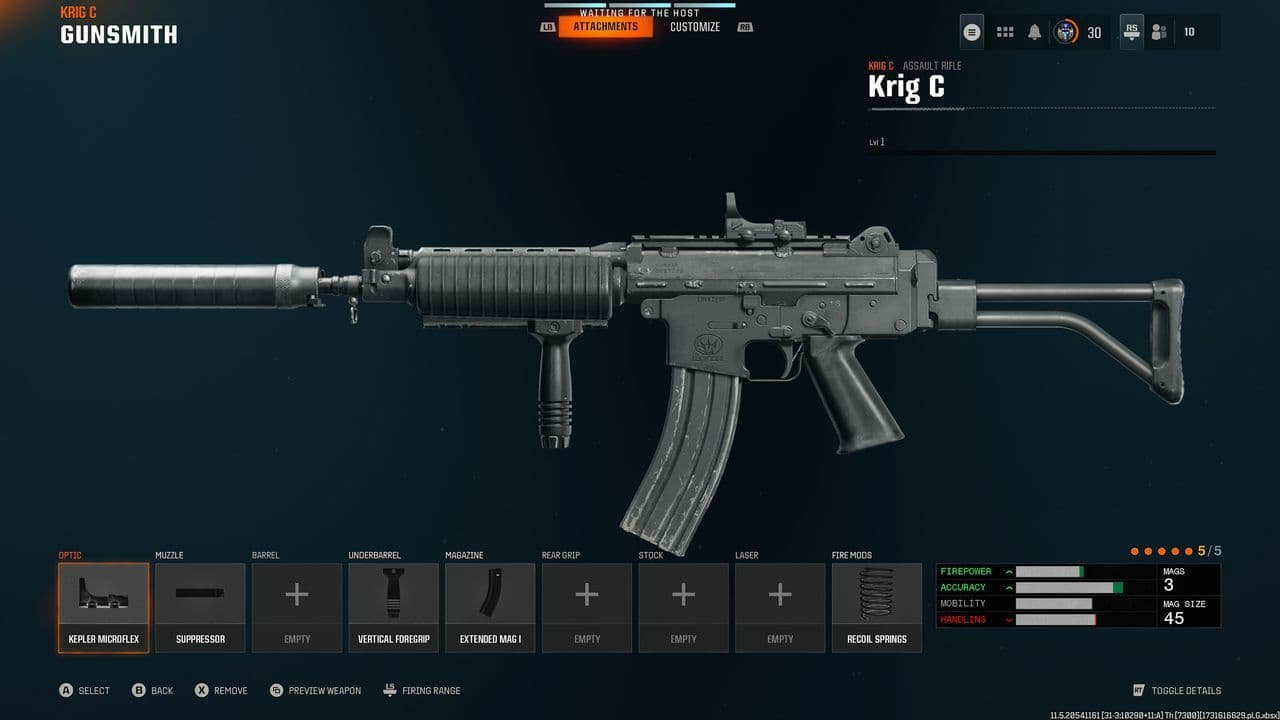
Task: Click Toggle Details option
Action: (1185, 690)
